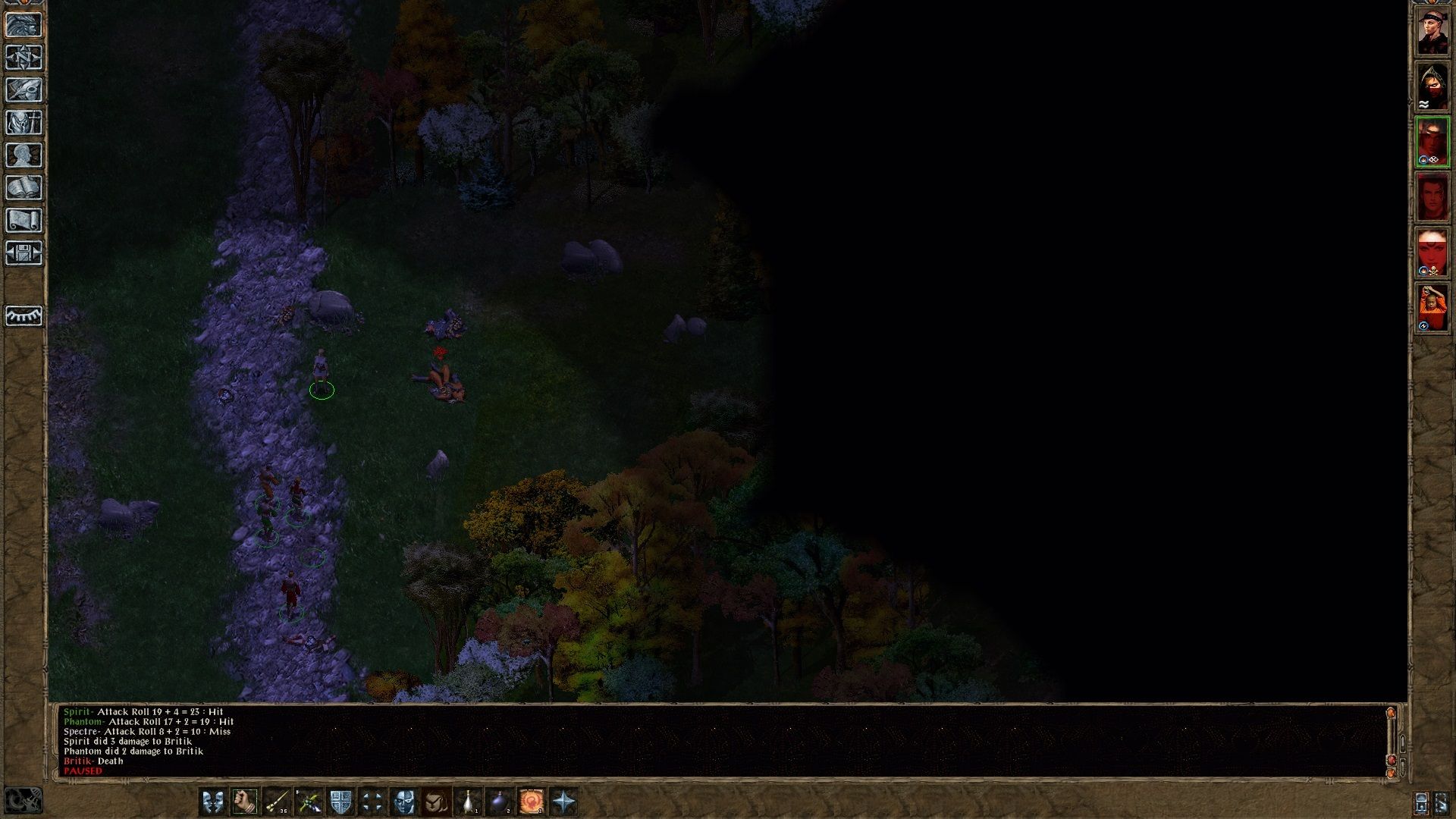
Task: Toggle the stealth half-mask button
Action: click(x=404, y=802)
